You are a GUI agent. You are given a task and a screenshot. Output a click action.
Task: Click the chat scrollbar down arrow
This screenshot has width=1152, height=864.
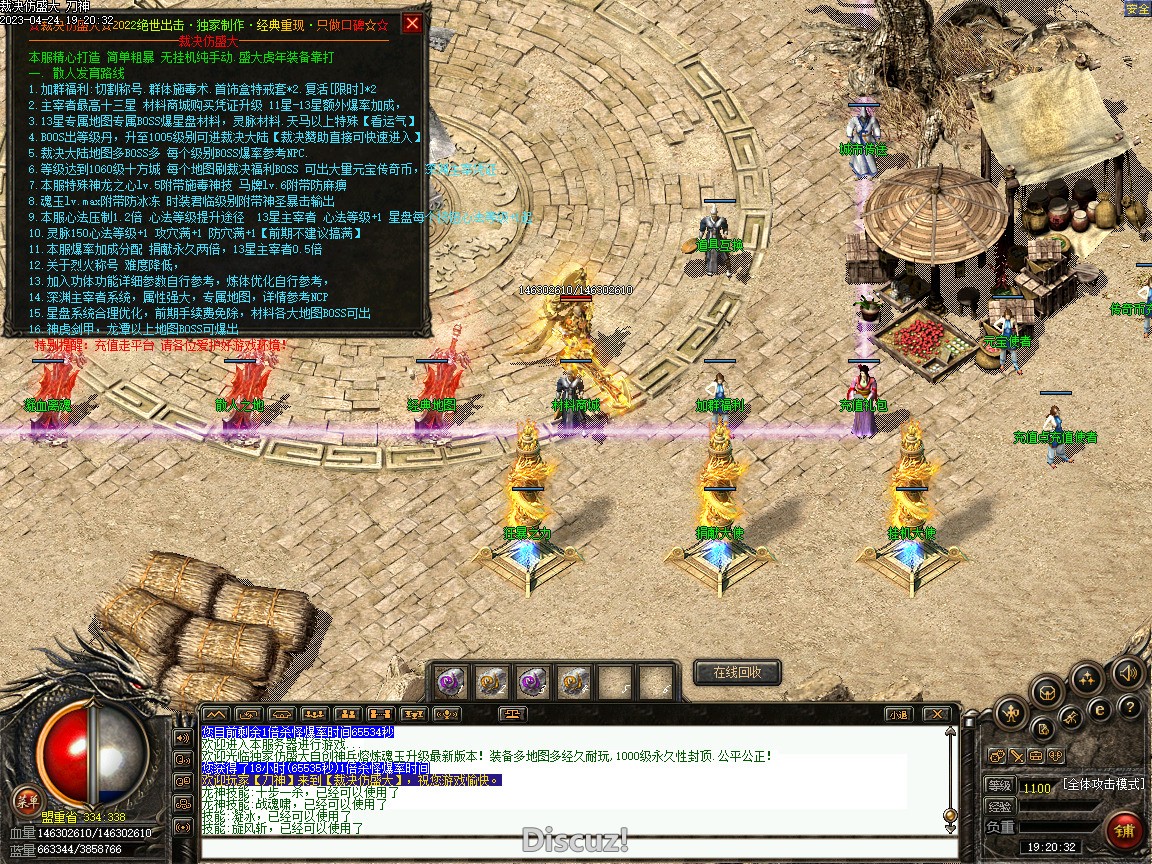(x=950, y=828)
